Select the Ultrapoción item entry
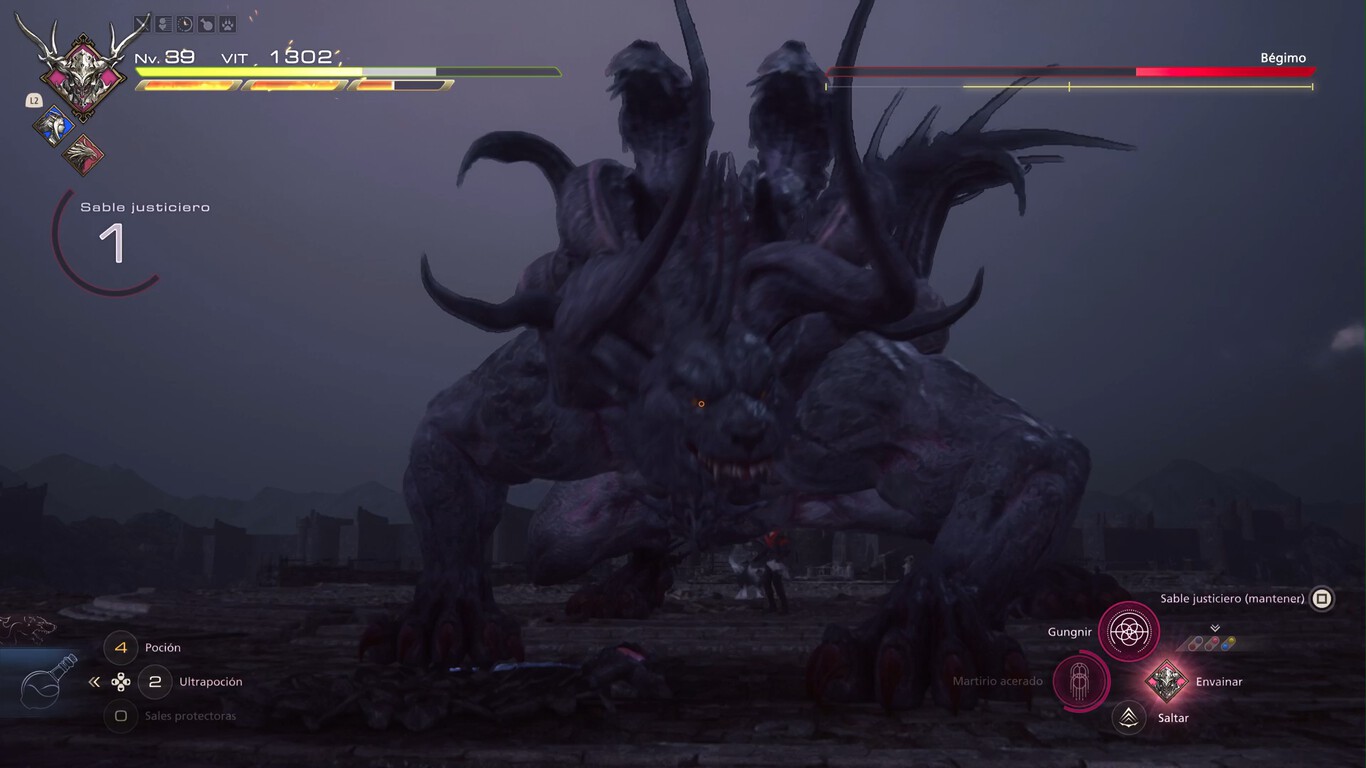The image size is (1366, 768). [x=209, y=682]
